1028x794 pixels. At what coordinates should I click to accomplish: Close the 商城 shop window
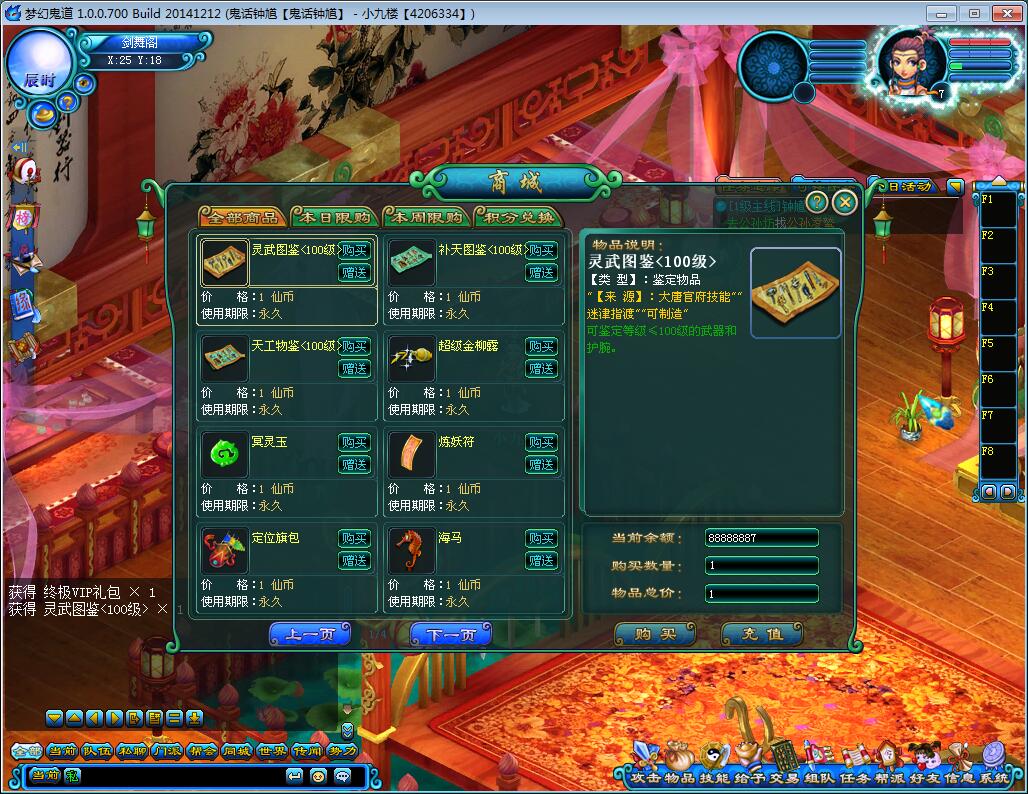[x=845, y=203]
